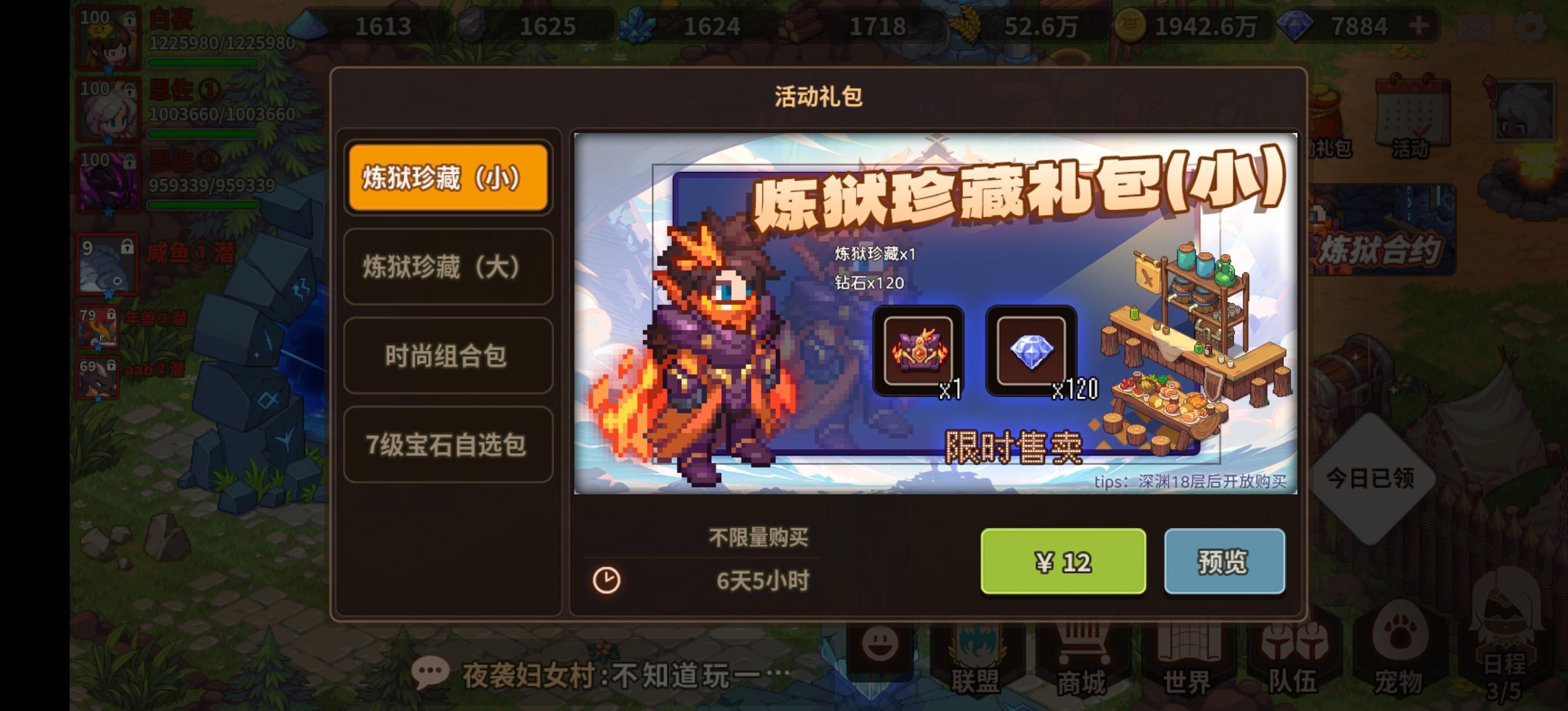1568x711 pixels.
Task: Click the 预览 preview button
Action: [x=1225, y=562]
